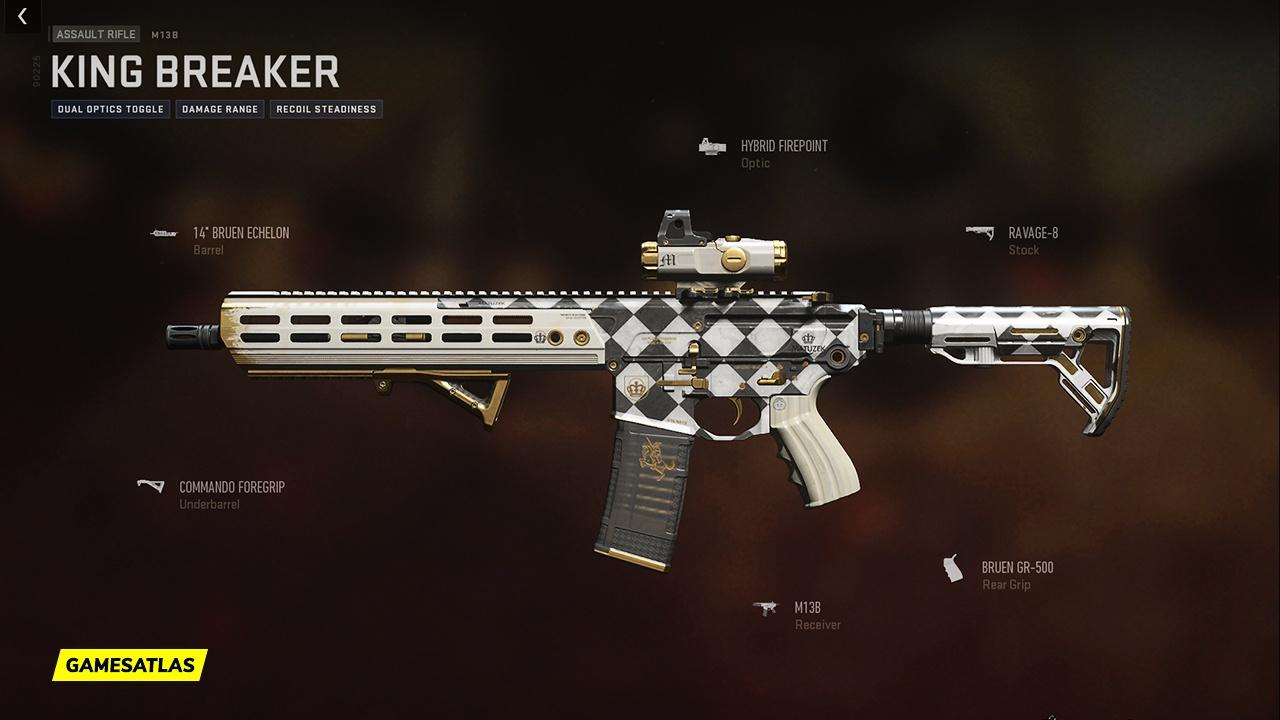Select the Commando Foregrip underbarrel attachment
This screenshot has height=720, width=1280.
coord(231,487)
